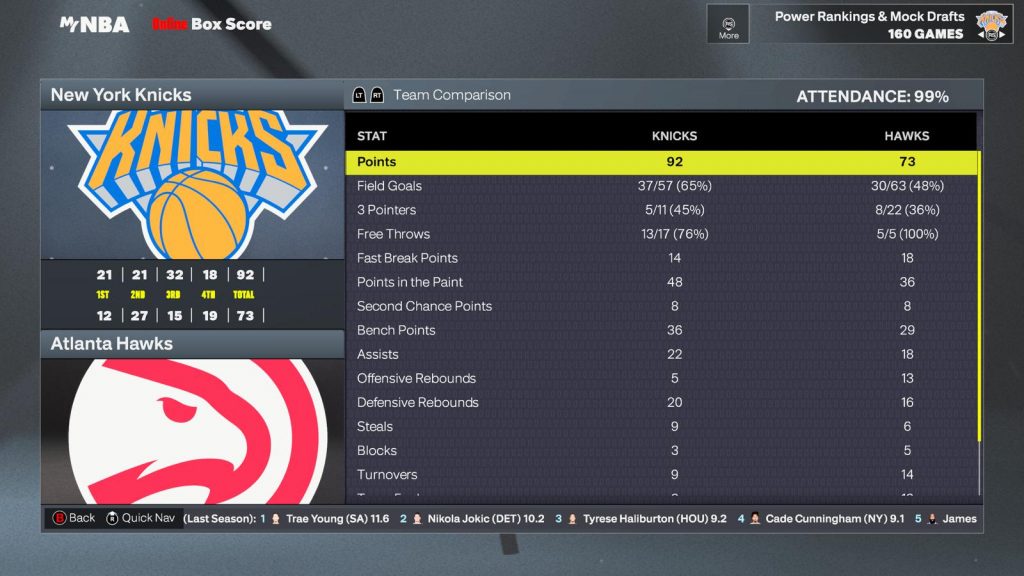Select the Second Chance Points row

661,306
